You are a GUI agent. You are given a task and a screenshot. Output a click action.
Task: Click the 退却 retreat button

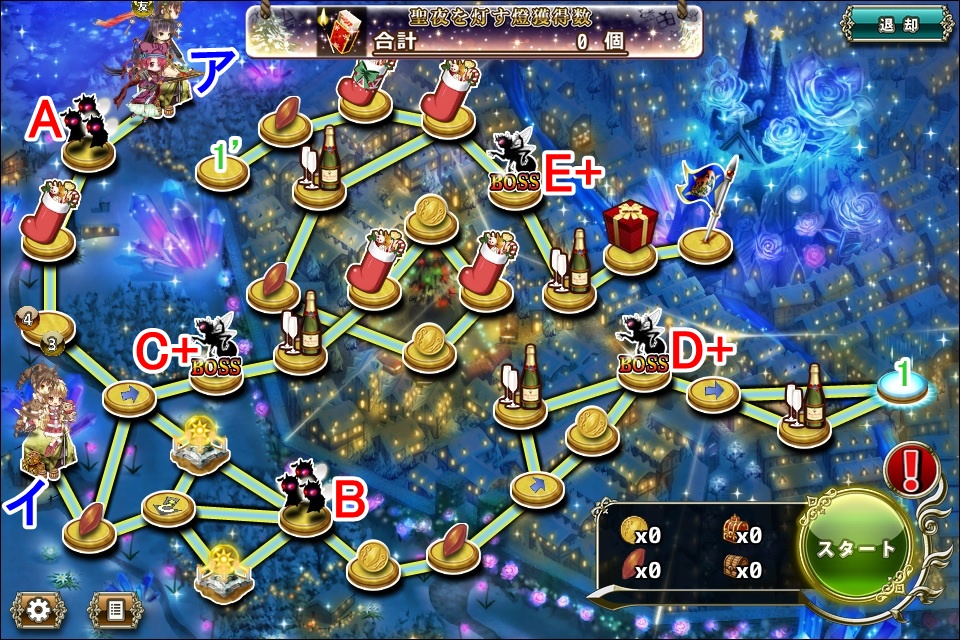[894, 23]
